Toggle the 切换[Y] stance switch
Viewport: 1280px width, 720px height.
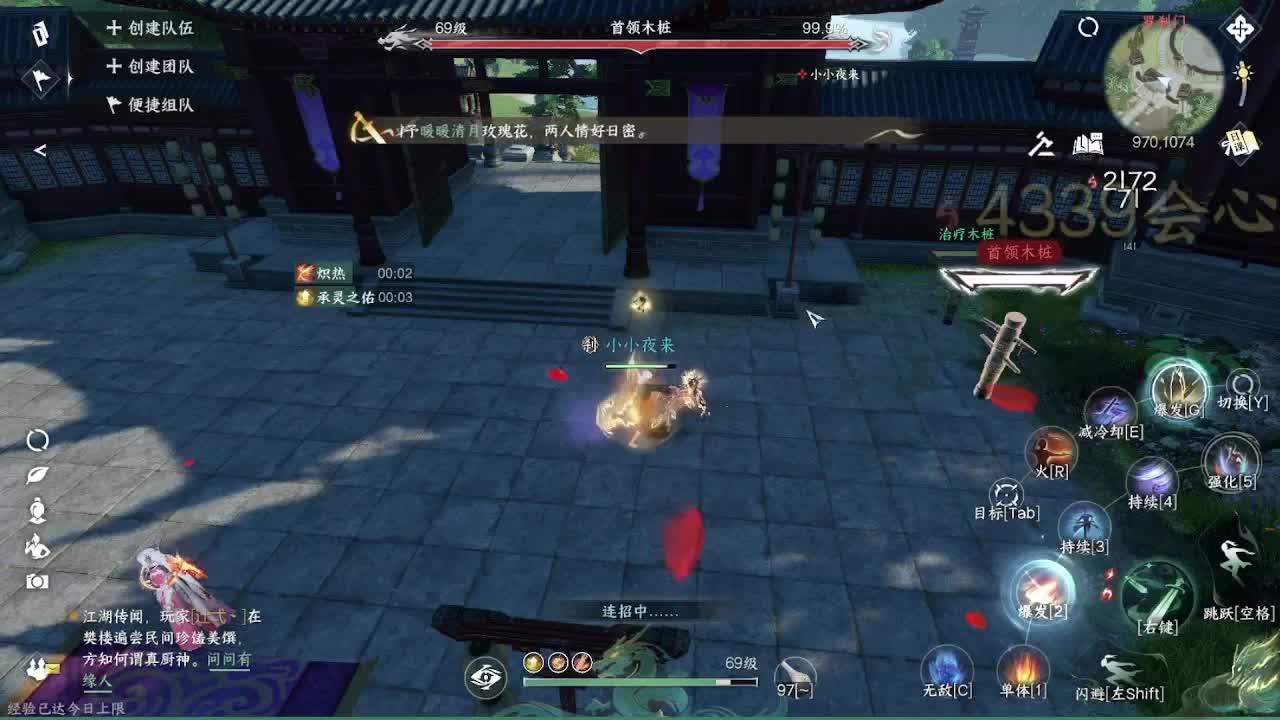(1241, 383)
